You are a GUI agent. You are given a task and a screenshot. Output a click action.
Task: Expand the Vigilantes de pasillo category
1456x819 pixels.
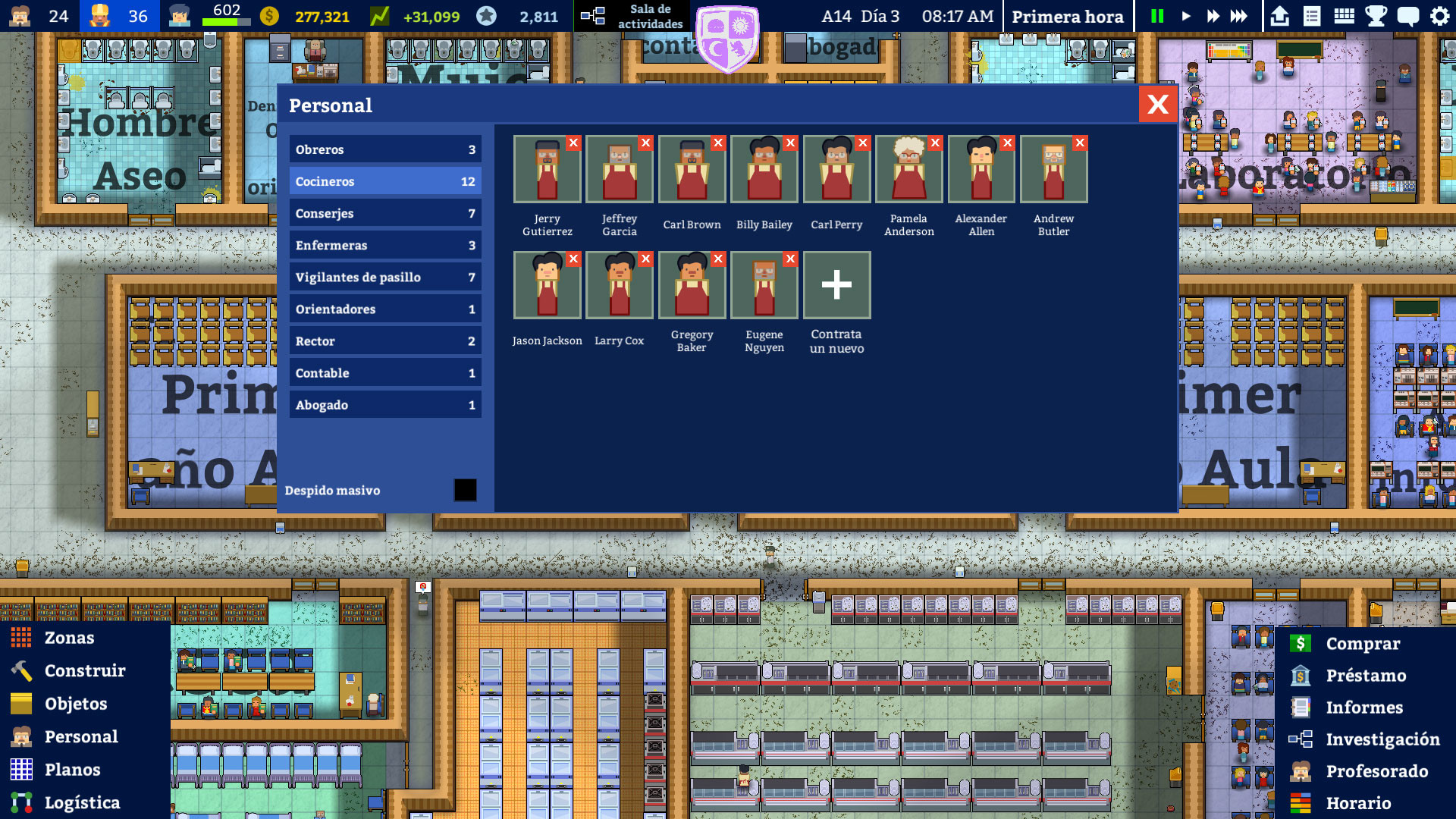[x=385, y=277]
